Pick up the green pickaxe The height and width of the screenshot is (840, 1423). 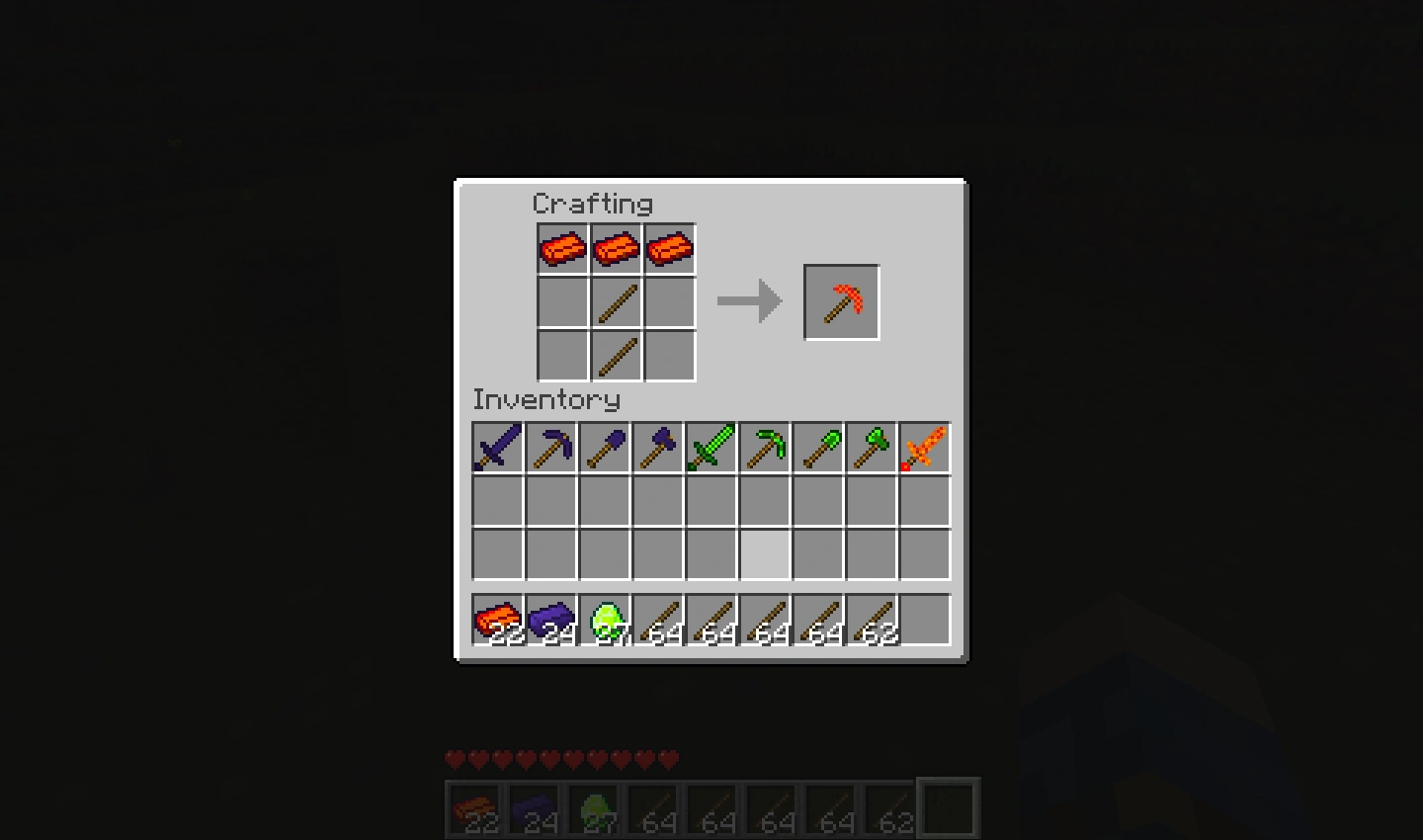pyautogui.click(x=764, y=448)
